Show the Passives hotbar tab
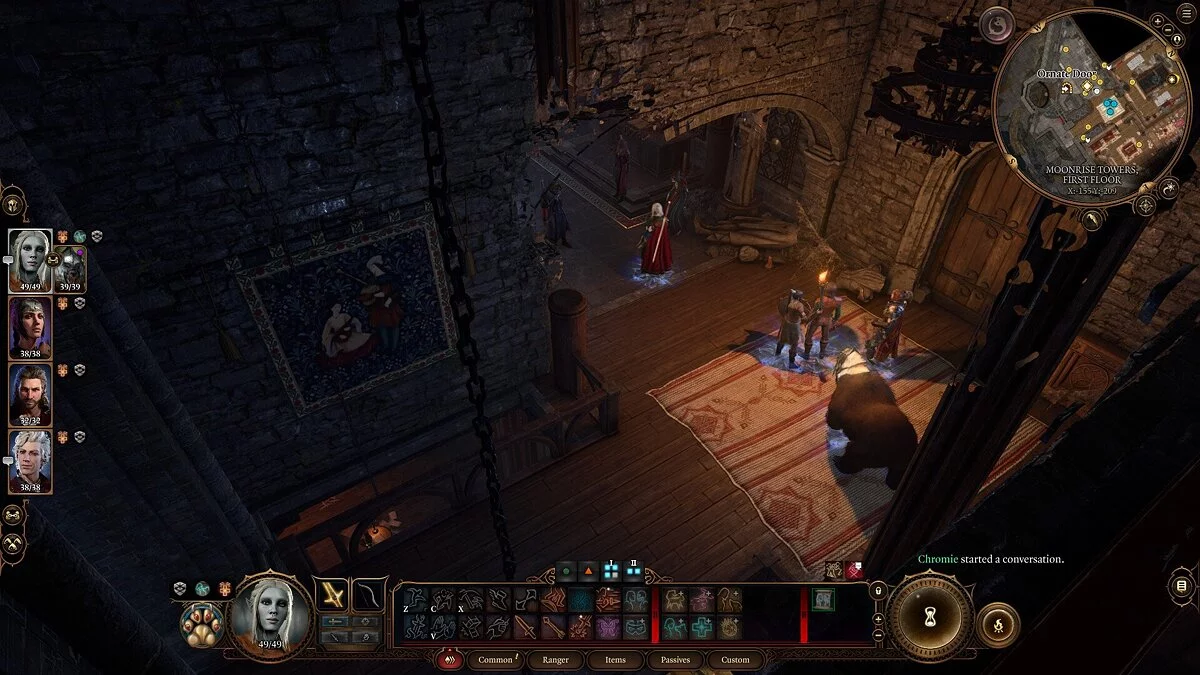The image size is (1200, 675). (x=675, y=660)
